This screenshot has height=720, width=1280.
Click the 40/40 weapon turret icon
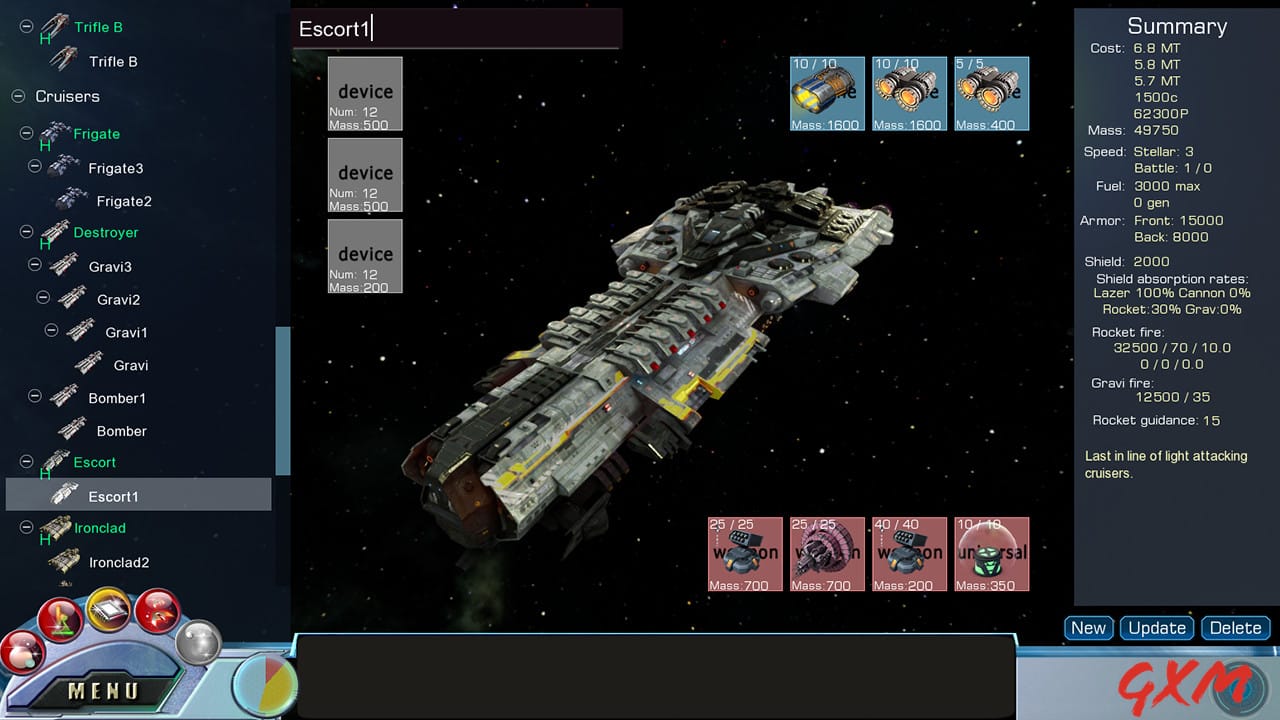[x=908, y=554]
